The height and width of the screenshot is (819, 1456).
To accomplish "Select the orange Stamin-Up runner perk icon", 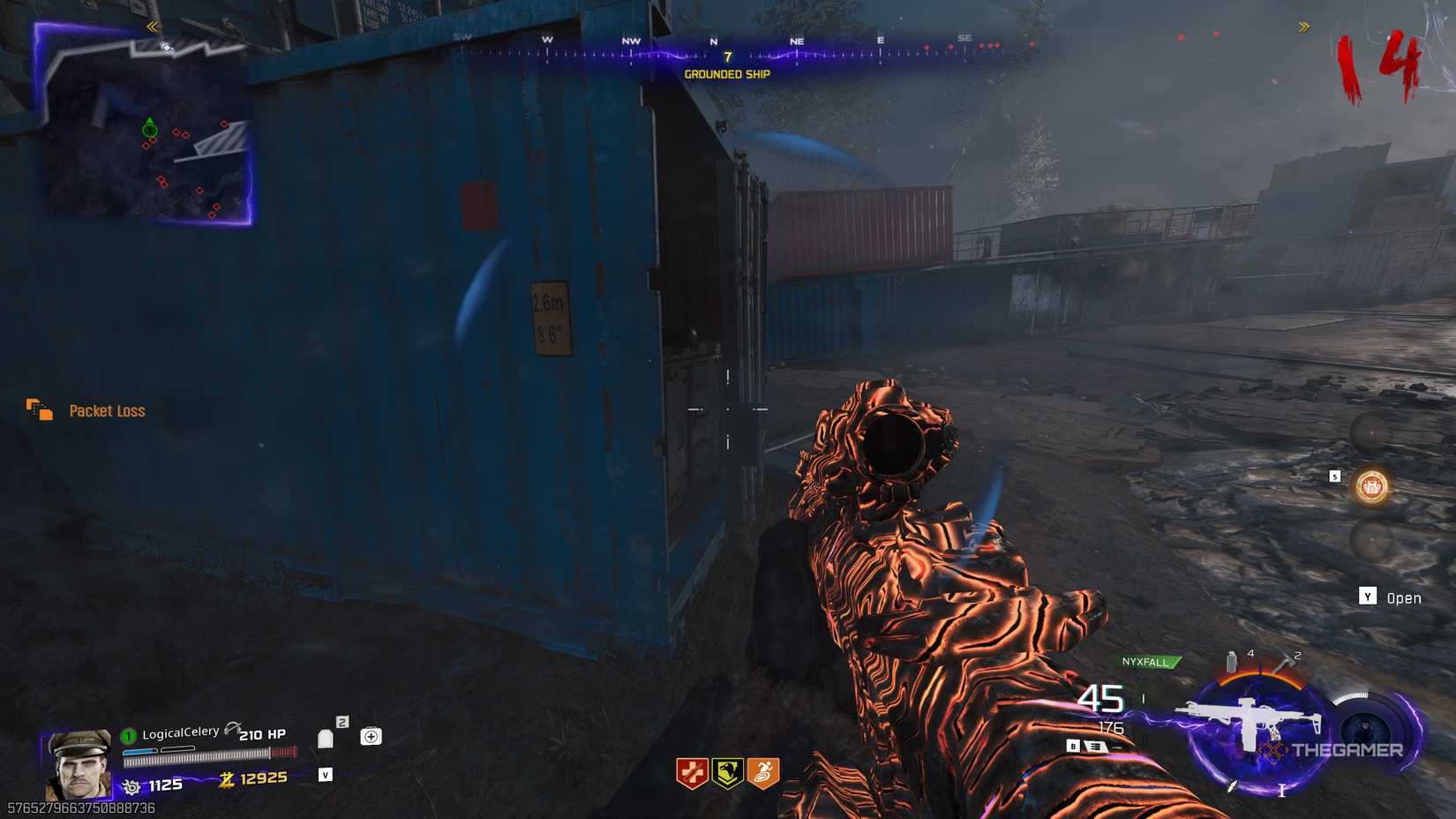I will (x=761, y=770).
